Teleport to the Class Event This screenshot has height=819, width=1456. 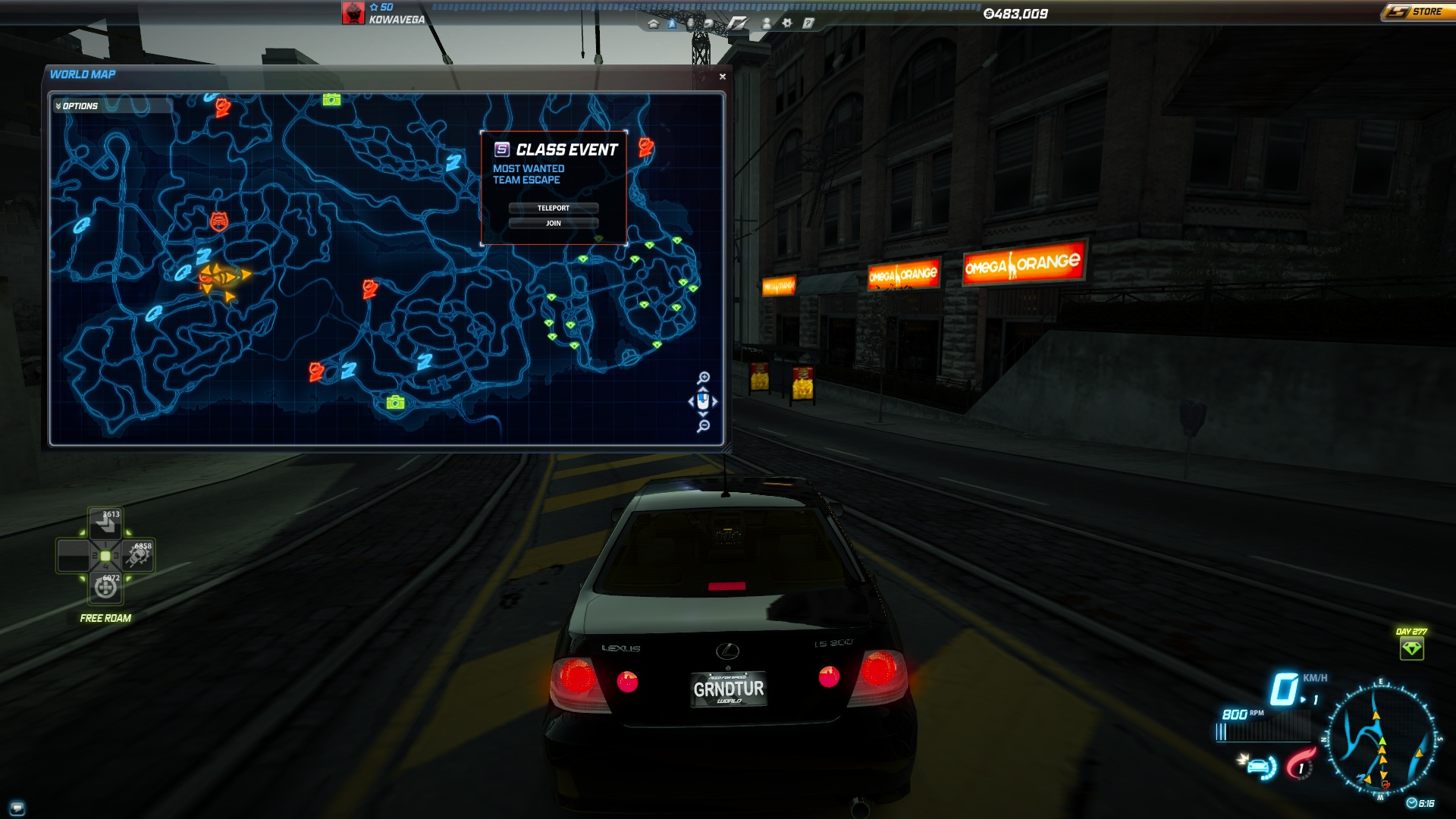click(553, 208)
